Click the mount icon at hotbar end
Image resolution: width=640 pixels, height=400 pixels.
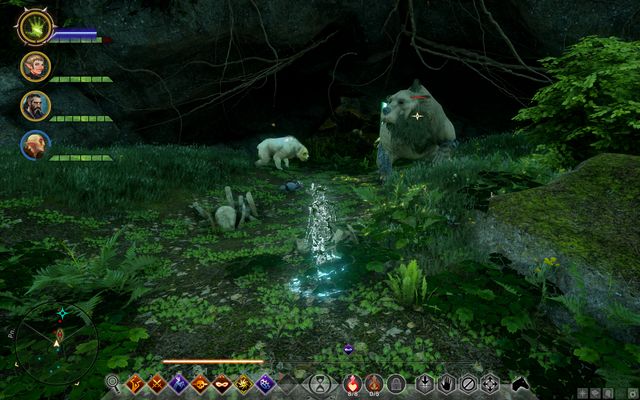point(520,383)
